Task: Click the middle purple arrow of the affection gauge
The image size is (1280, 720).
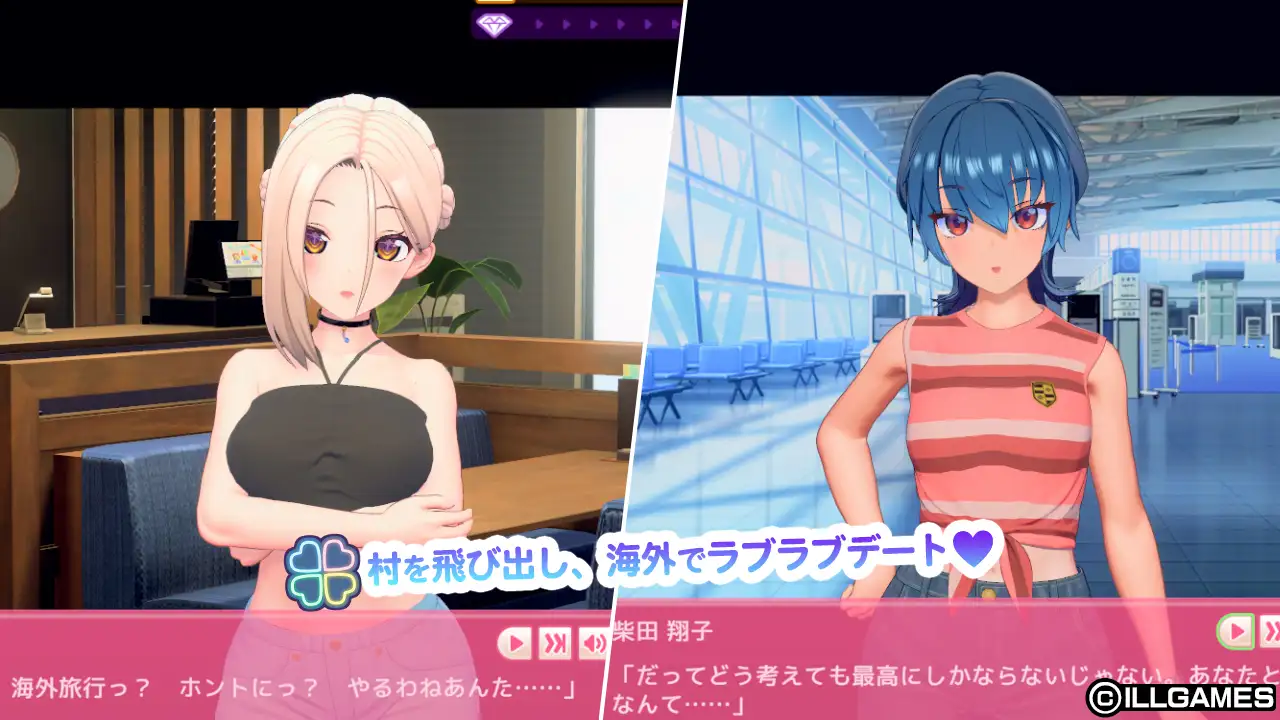Action: (x=608, y=22)
